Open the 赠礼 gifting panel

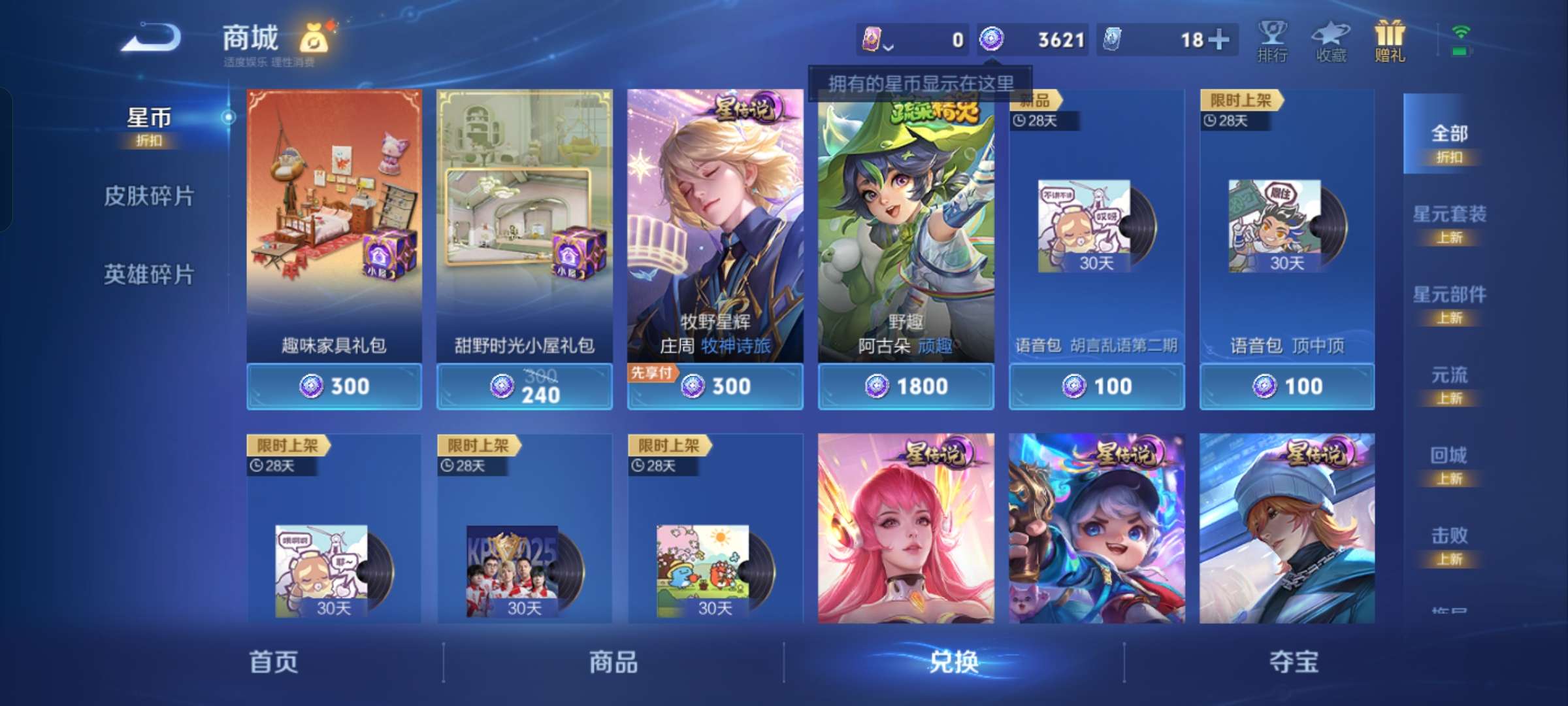pos(1390,41)
